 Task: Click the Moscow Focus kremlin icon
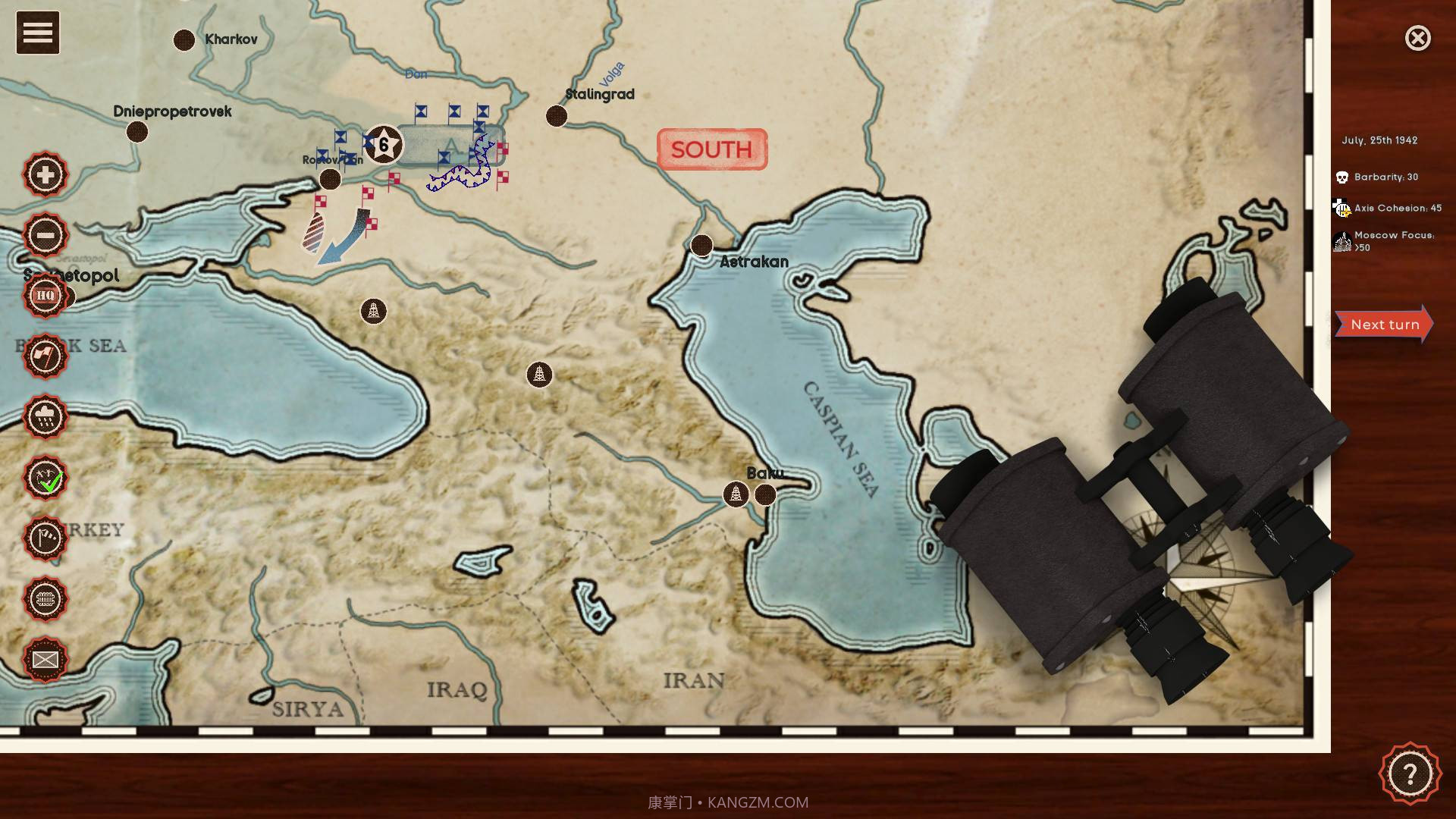pyautogui.click(x=1341, y=240)
